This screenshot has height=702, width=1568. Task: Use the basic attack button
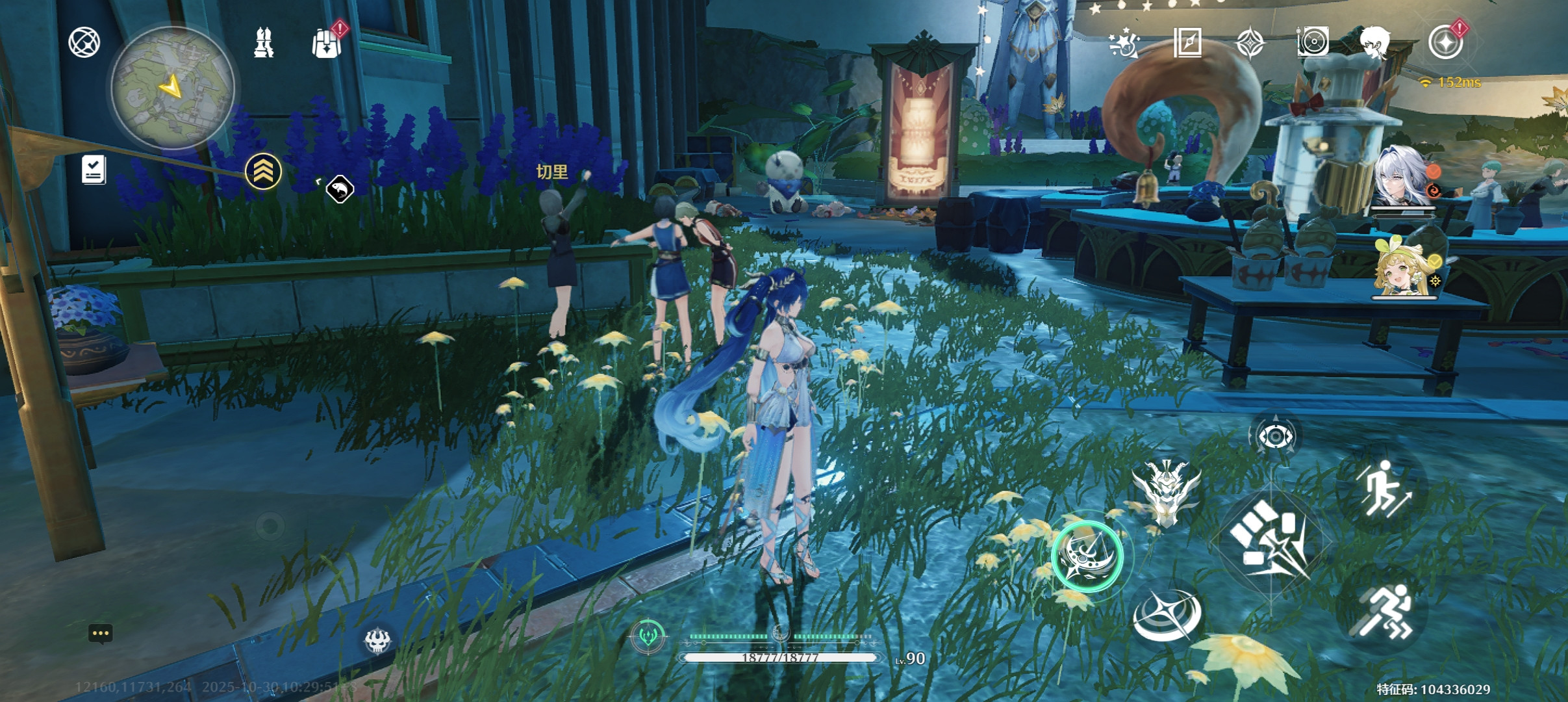(1270, 541)
